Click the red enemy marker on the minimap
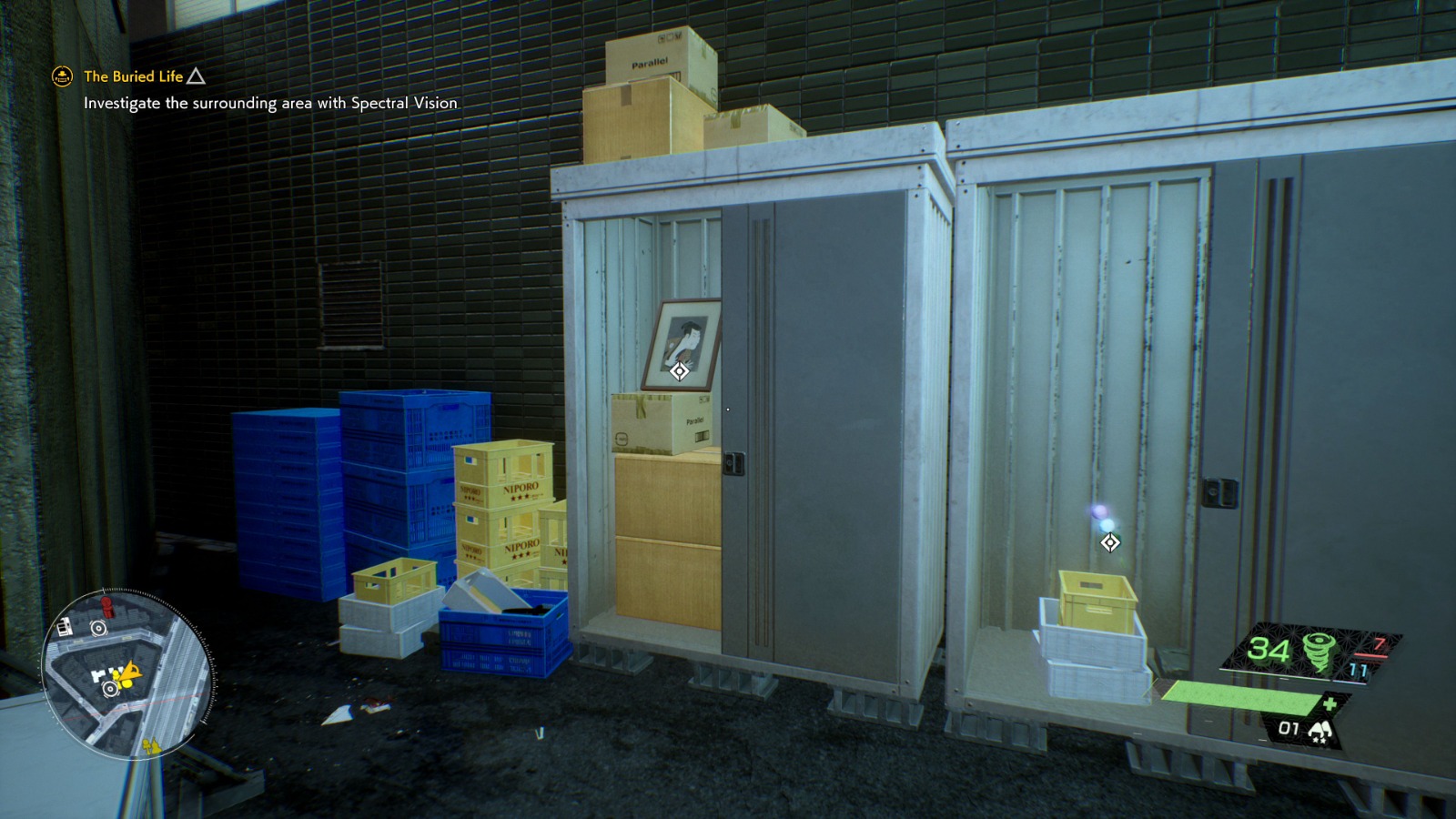The image size is (1456, 819). (106, 607)
